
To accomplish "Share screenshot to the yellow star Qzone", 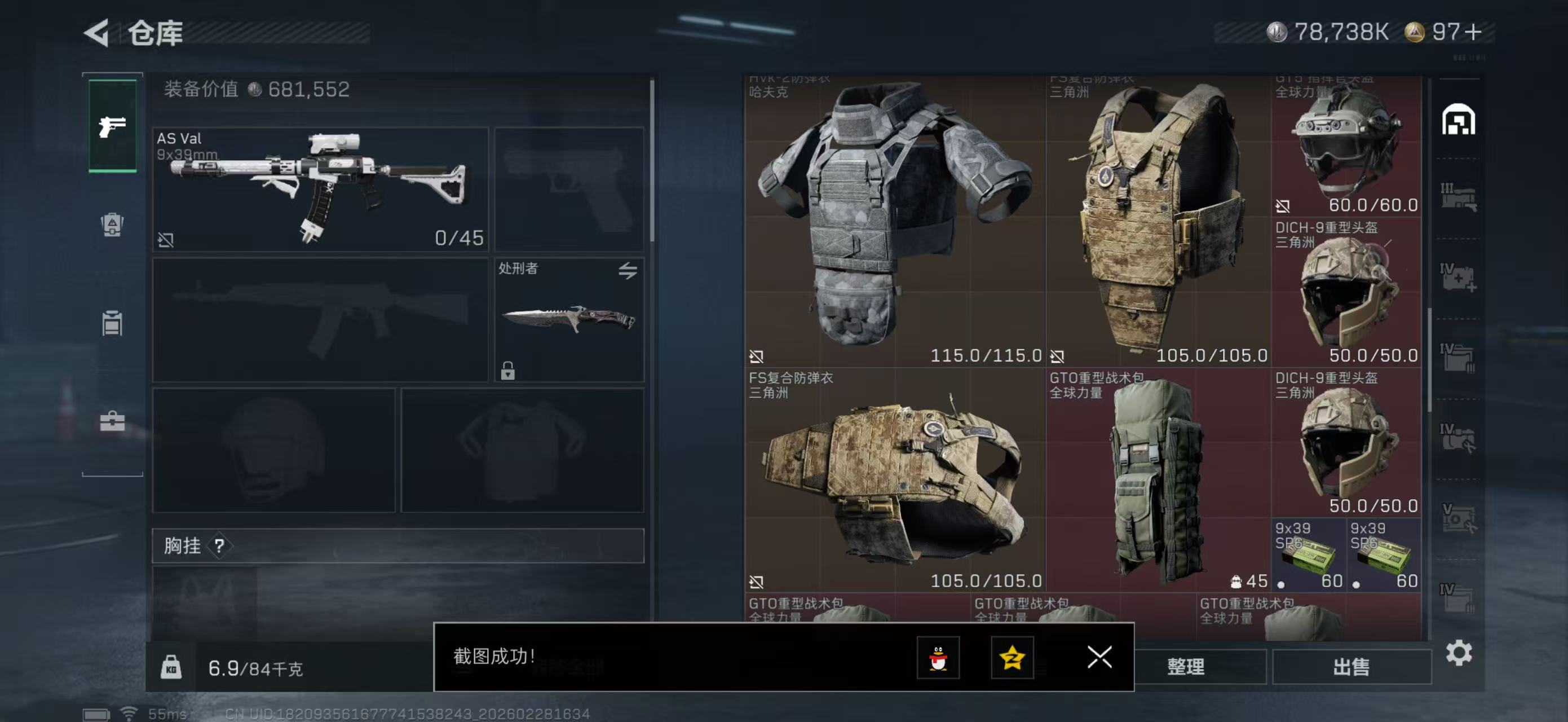I will 1012,658.
